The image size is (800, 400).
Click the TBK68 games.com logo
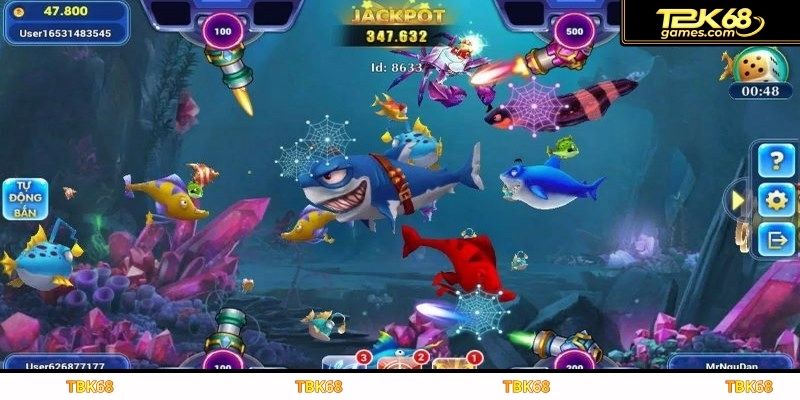tap(710, 22)
